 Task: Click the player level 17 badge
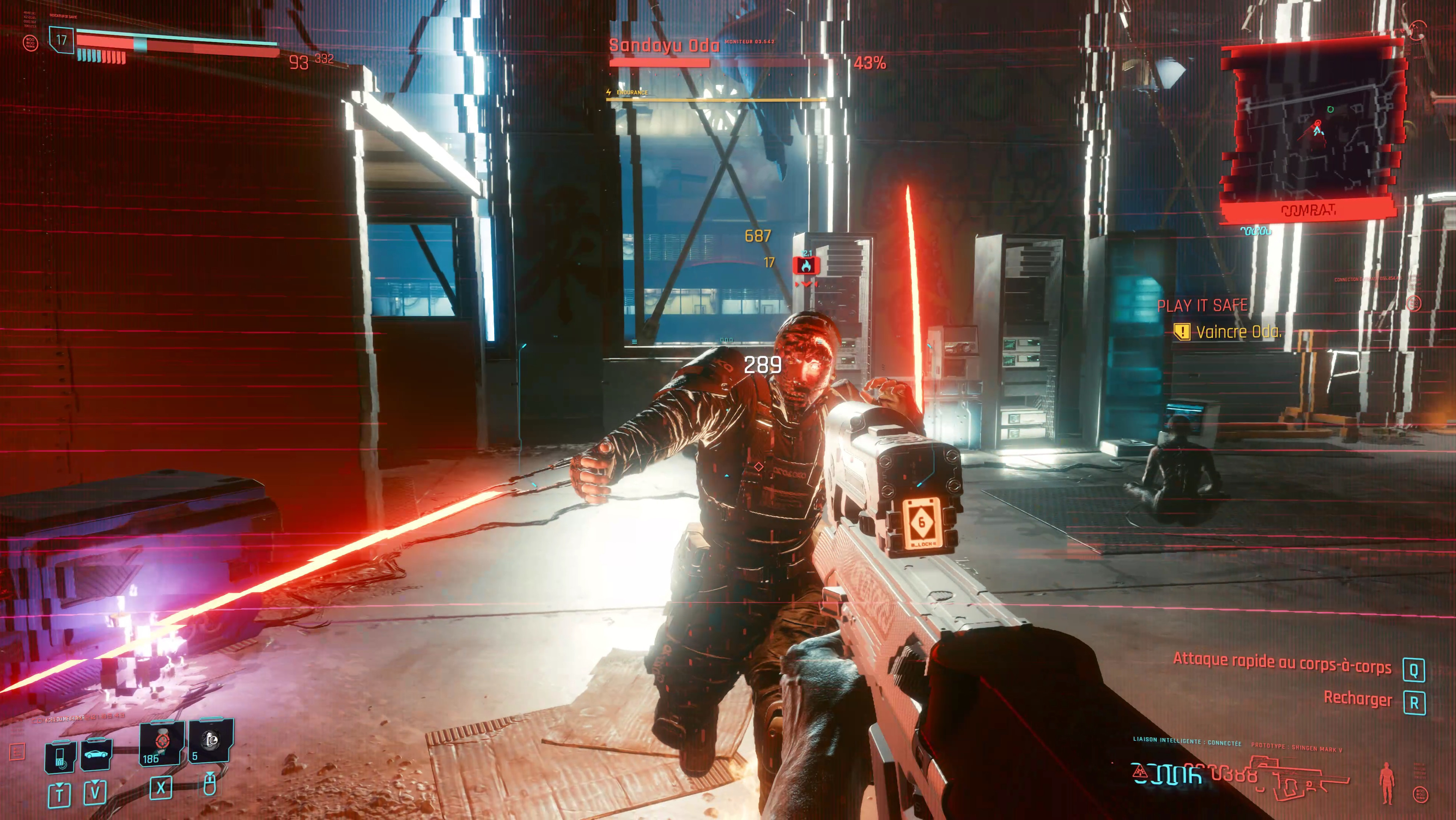[x=61, y=40]
